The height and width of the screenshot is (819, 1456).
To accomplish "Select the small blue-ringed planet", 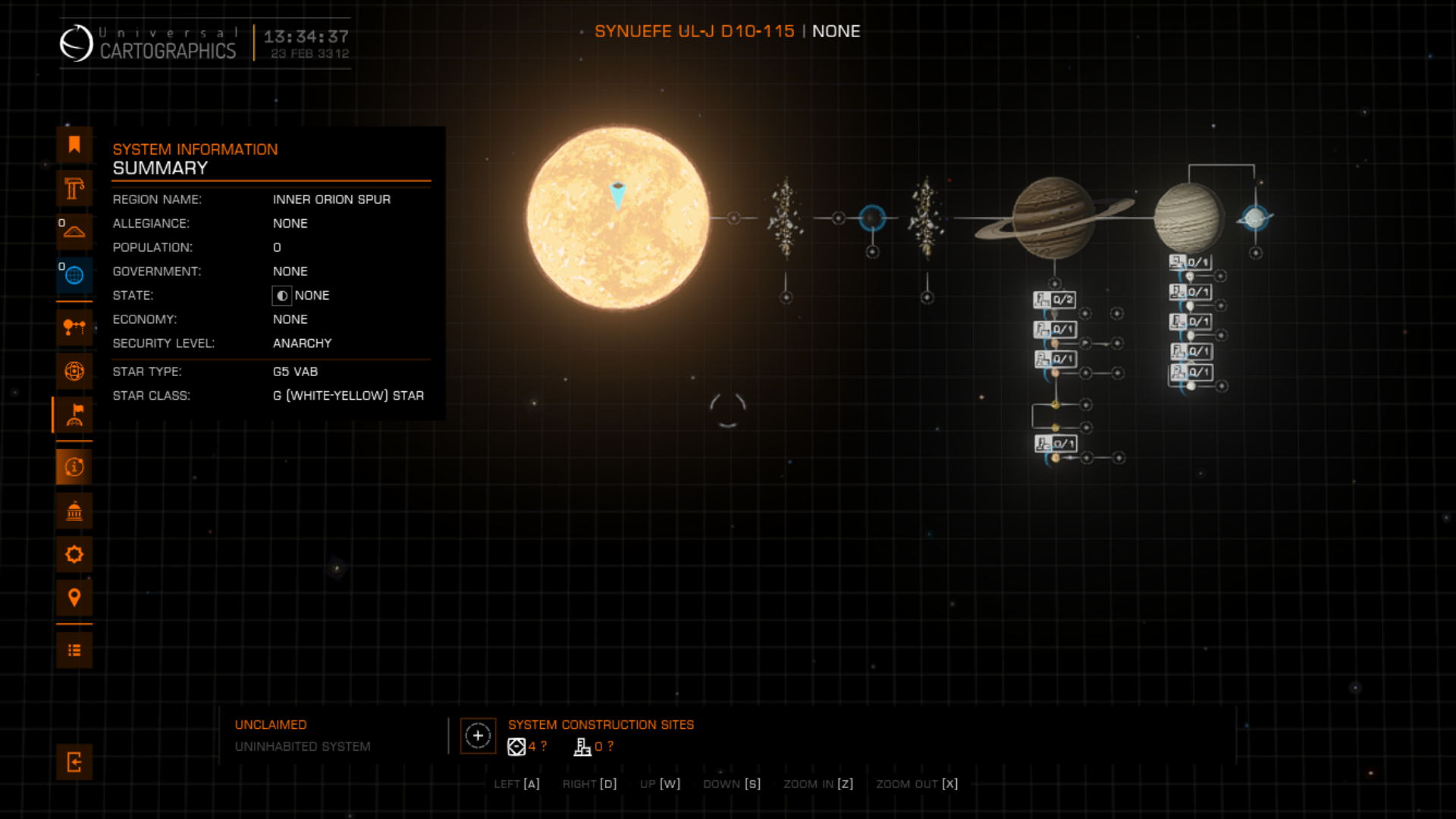I will 872,218.
